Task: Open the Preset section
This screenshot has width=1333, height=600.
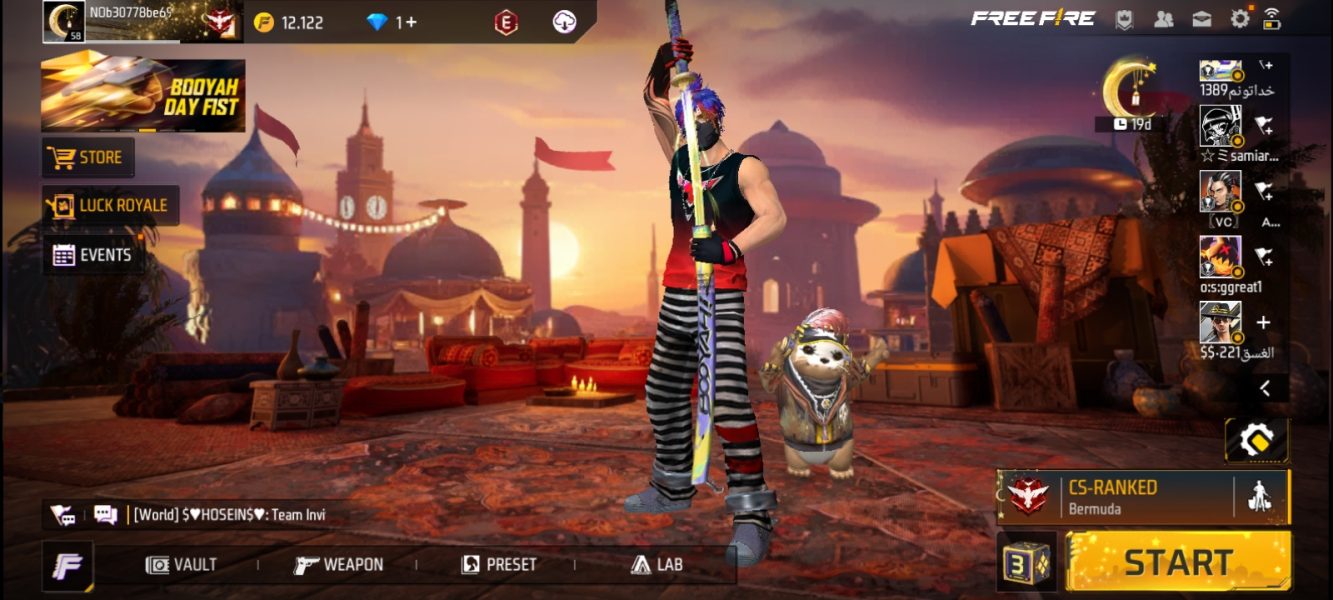Action: (498, 565)
